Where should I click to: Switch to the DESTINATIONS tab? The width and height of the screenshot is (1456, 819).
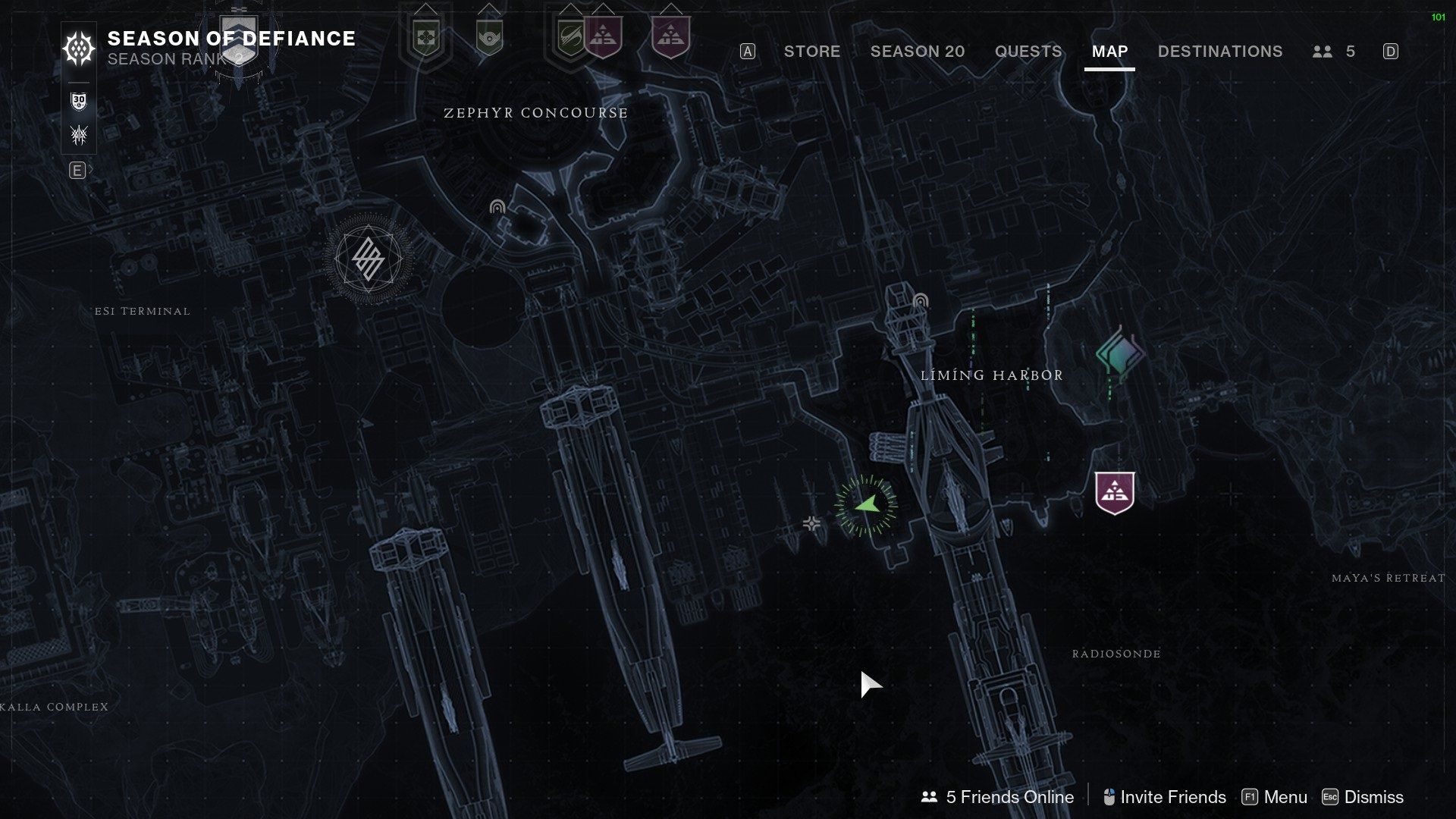tap(1219, 52)
